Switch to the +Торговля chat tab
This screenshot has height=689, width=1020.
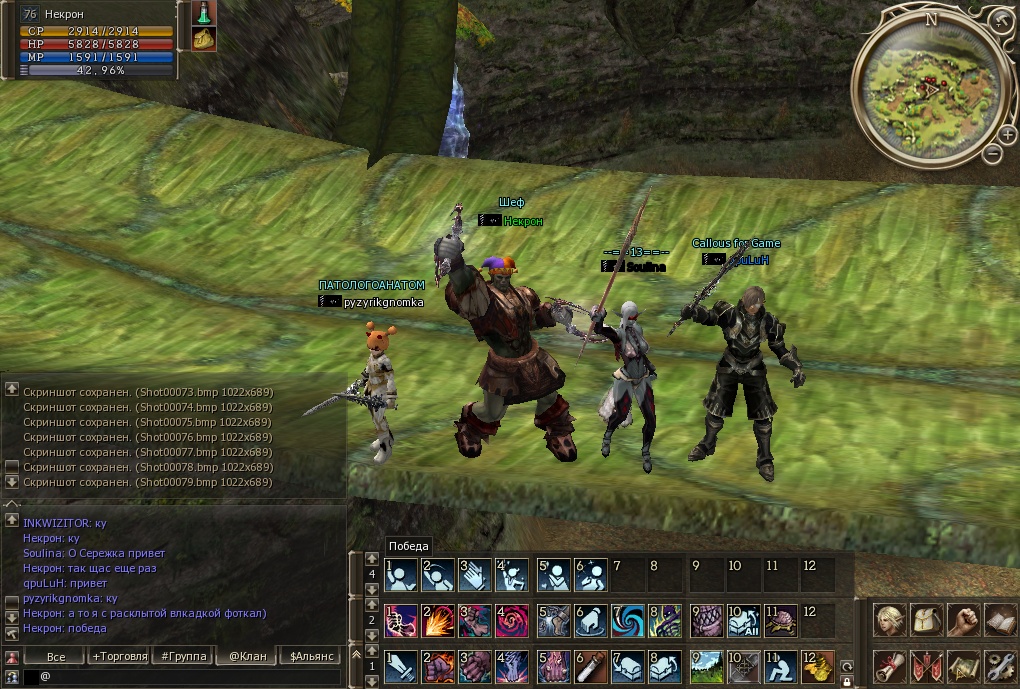pos(119,657)
